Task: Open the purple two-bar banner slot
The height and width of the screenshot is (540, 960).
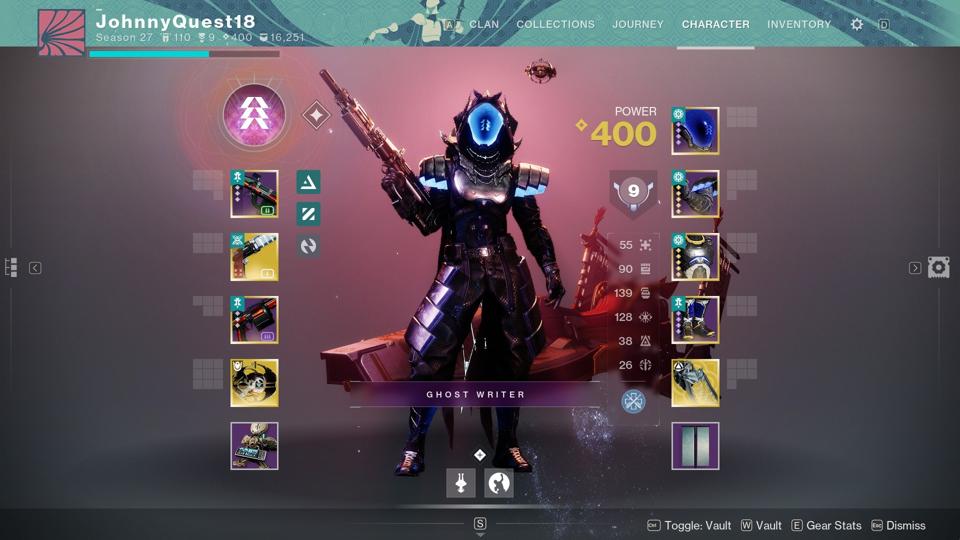Action: point(695,446)
